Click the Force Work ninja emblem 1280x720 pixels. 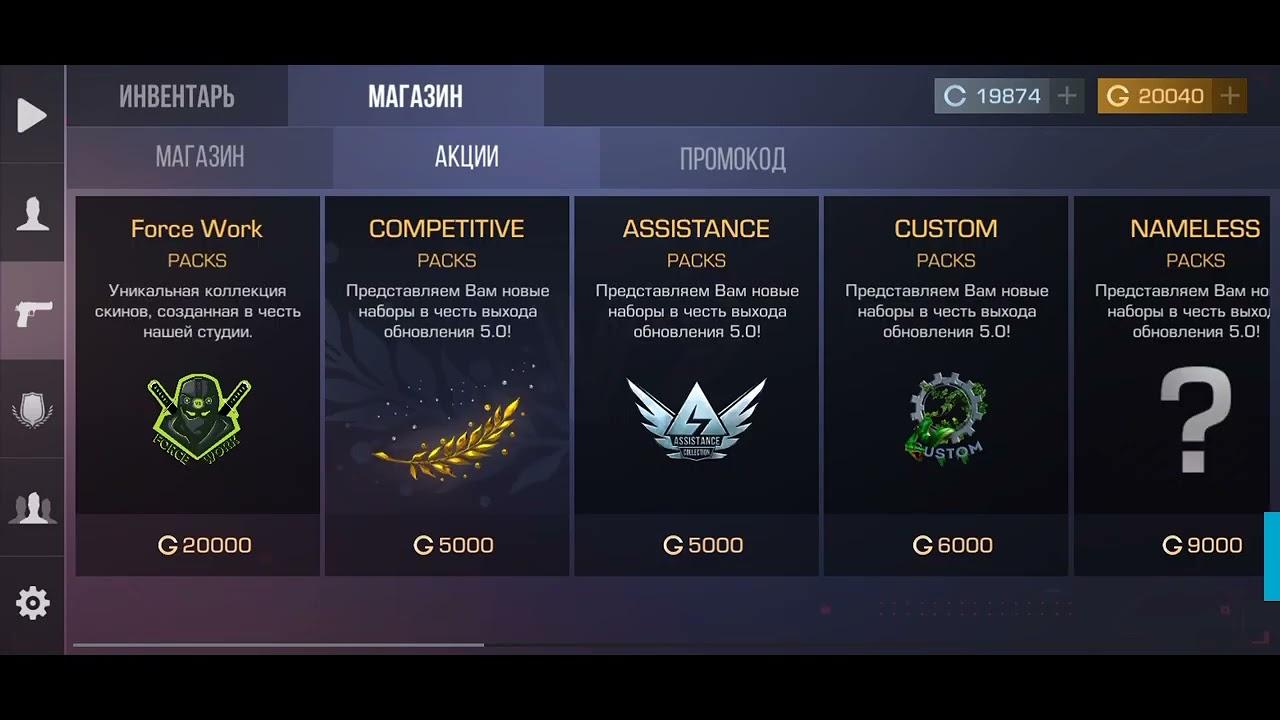click(196, 418)
